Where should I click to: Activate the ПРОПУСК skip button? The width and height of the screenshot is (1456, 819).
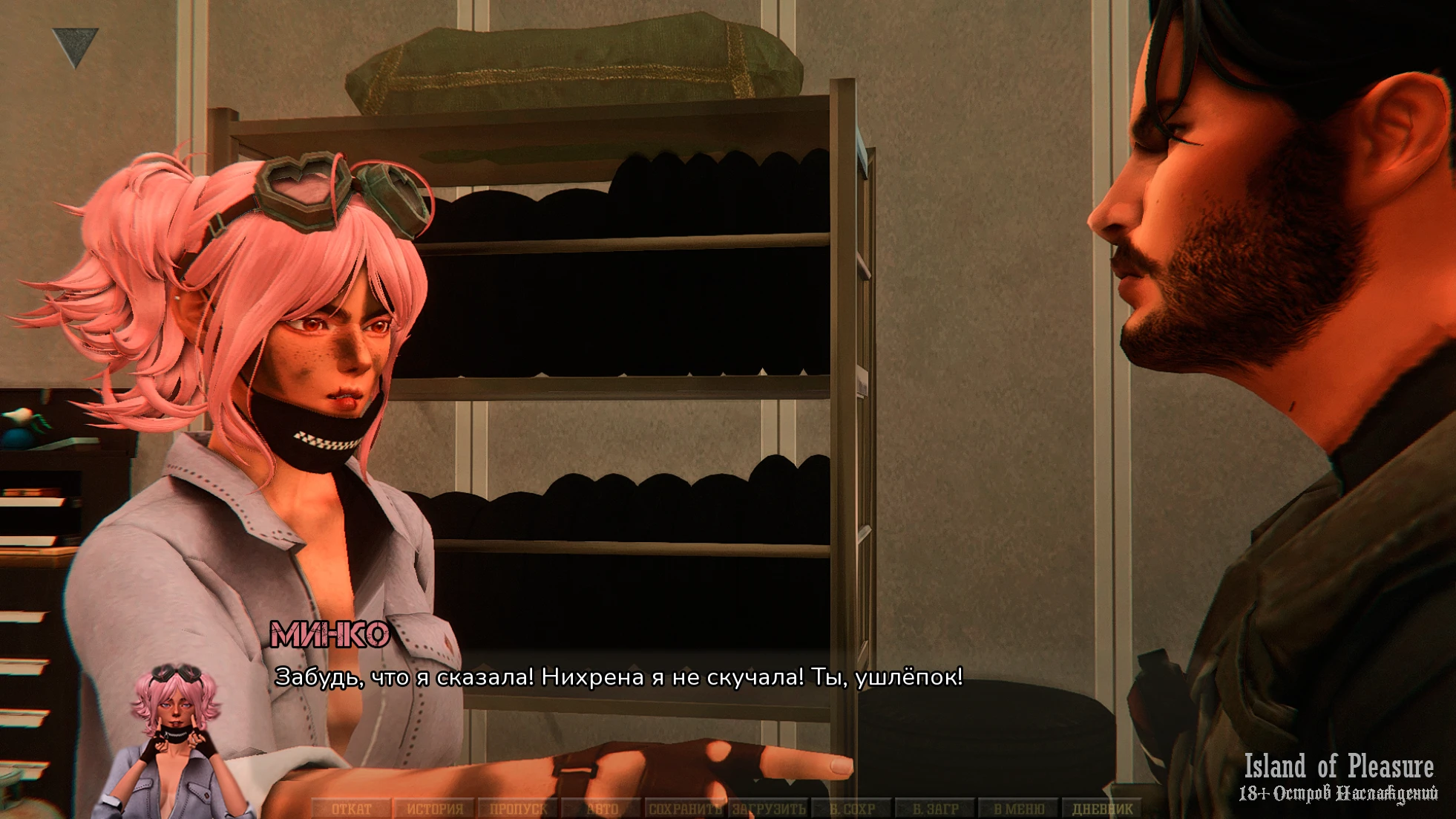pyautogui.click(x=518, y=809)
